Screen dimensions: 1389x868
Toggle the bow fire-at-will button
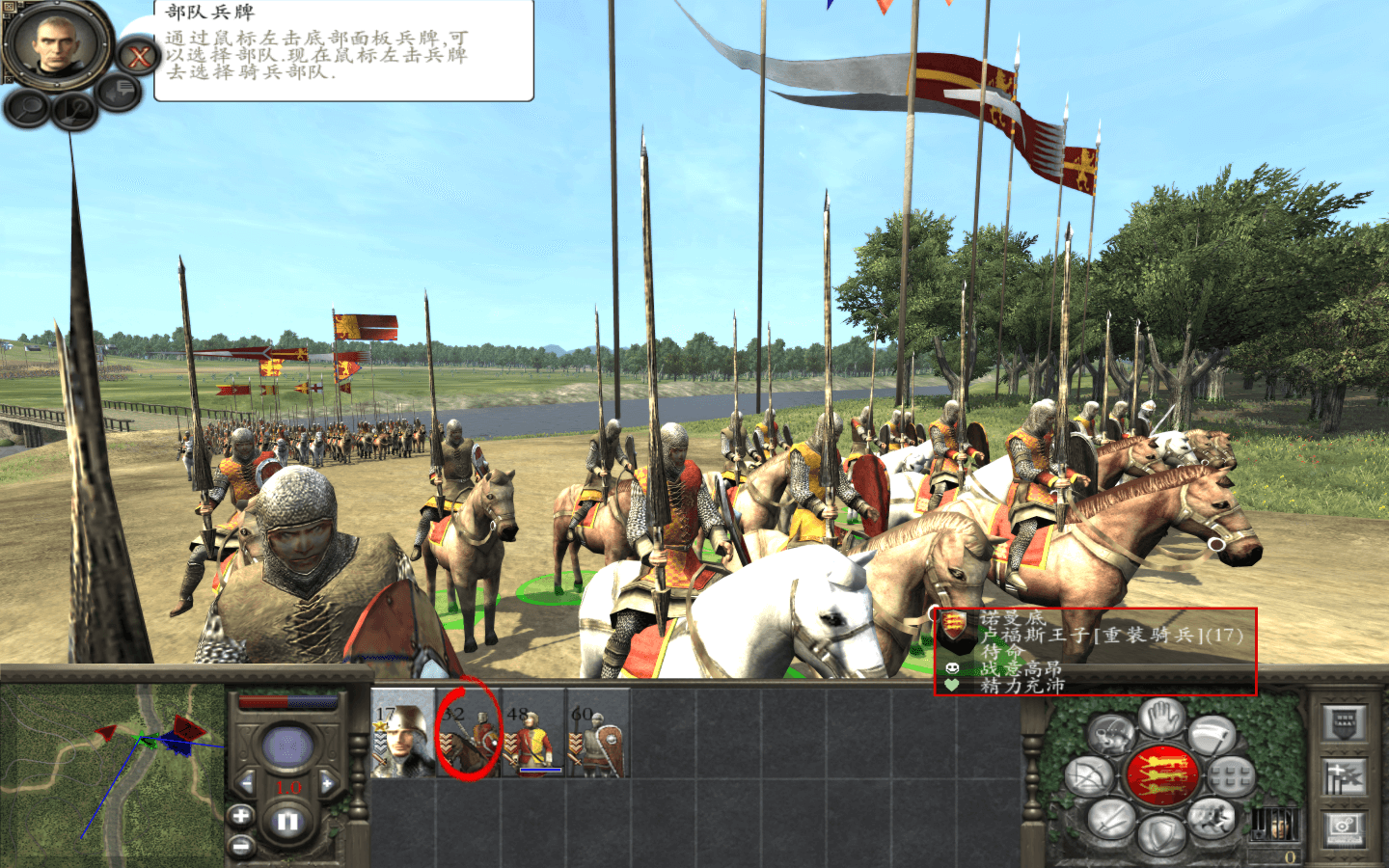coord(1091,776)
